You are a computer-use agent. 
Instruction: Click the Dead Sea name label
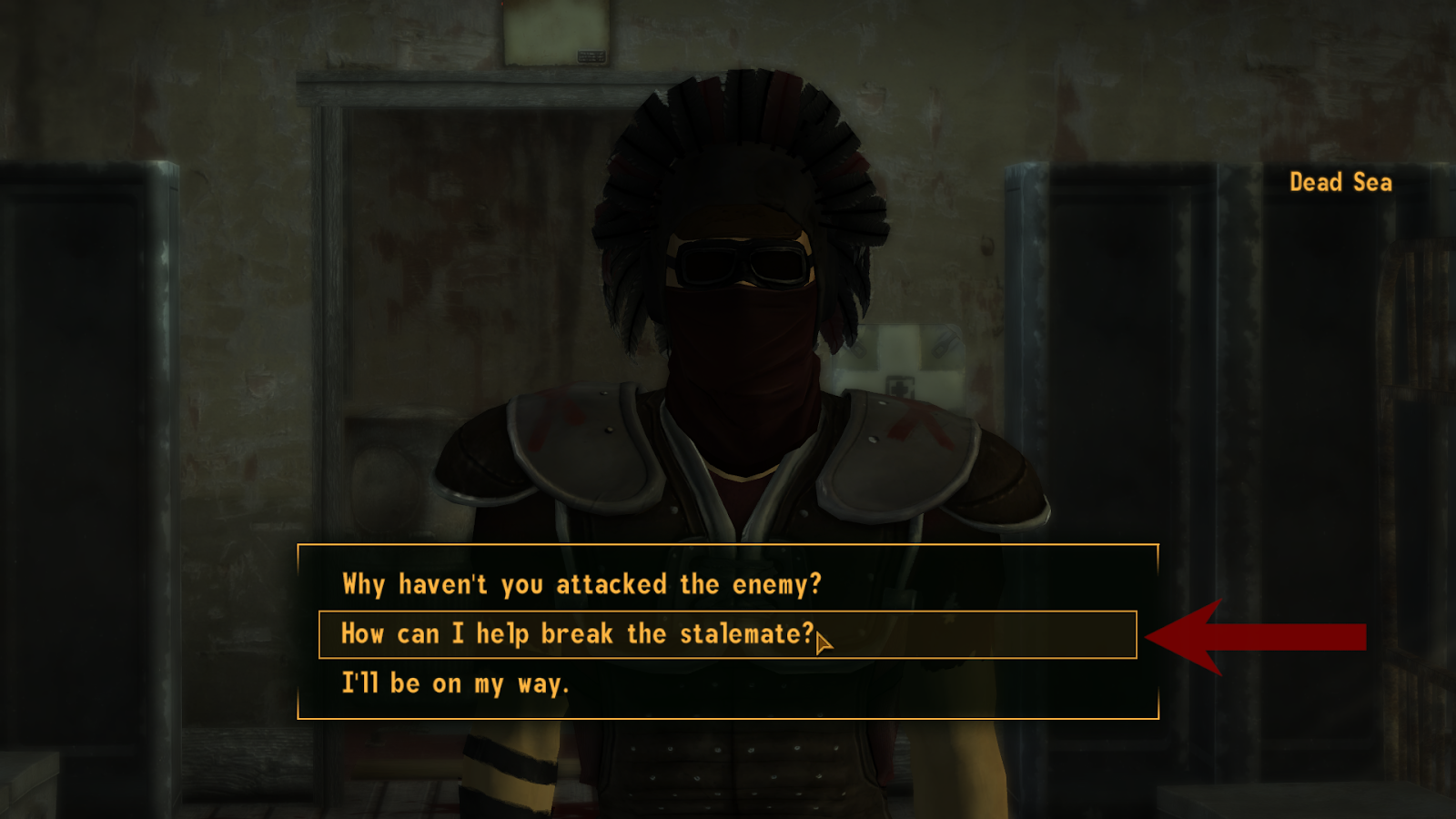(x=1340, y=183)
